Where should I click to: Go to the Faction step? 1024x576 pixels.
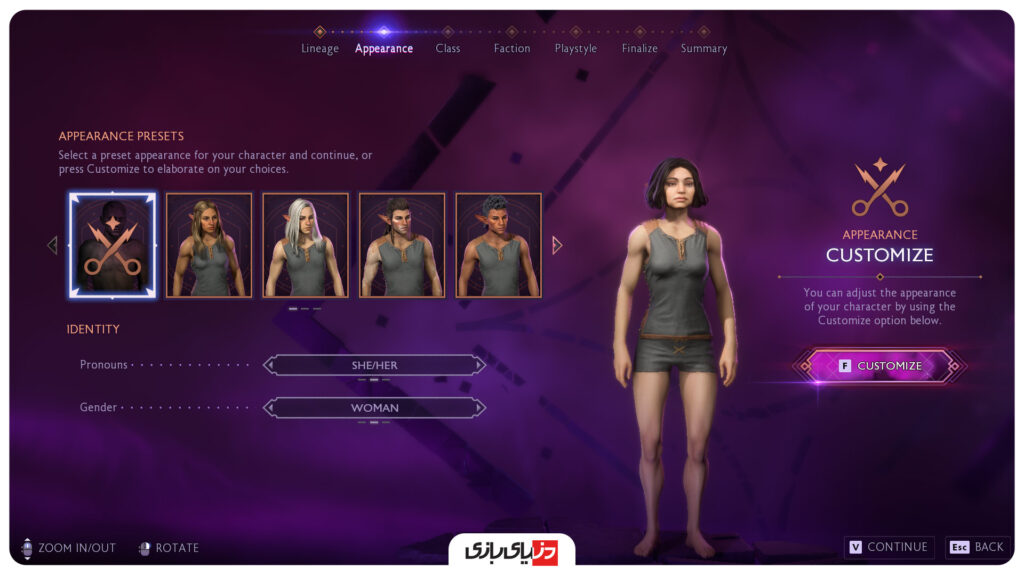click(512, 48)
